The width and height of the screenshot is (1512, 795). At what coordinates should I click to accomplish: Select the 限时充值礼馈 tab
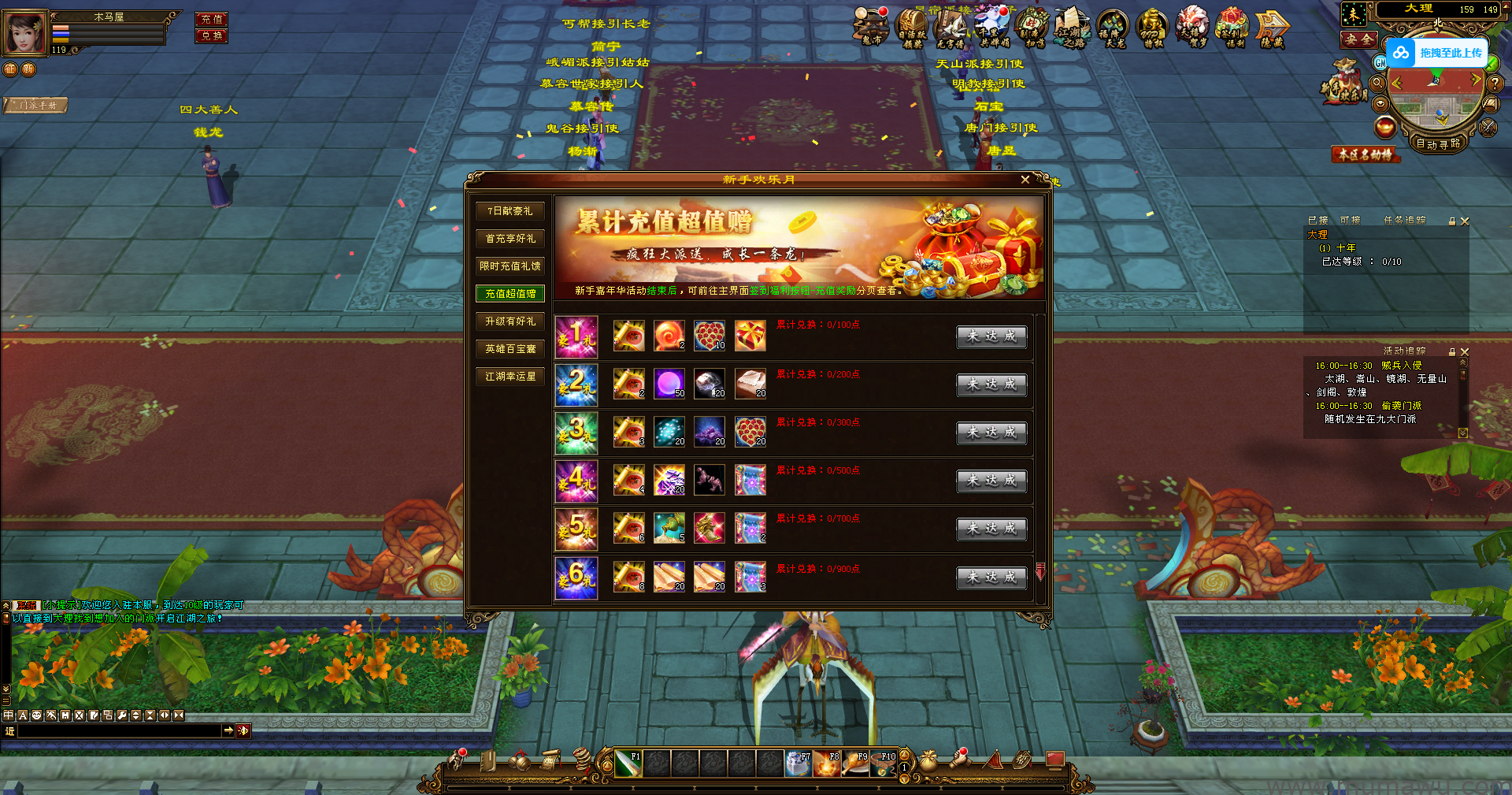point(510,266)
